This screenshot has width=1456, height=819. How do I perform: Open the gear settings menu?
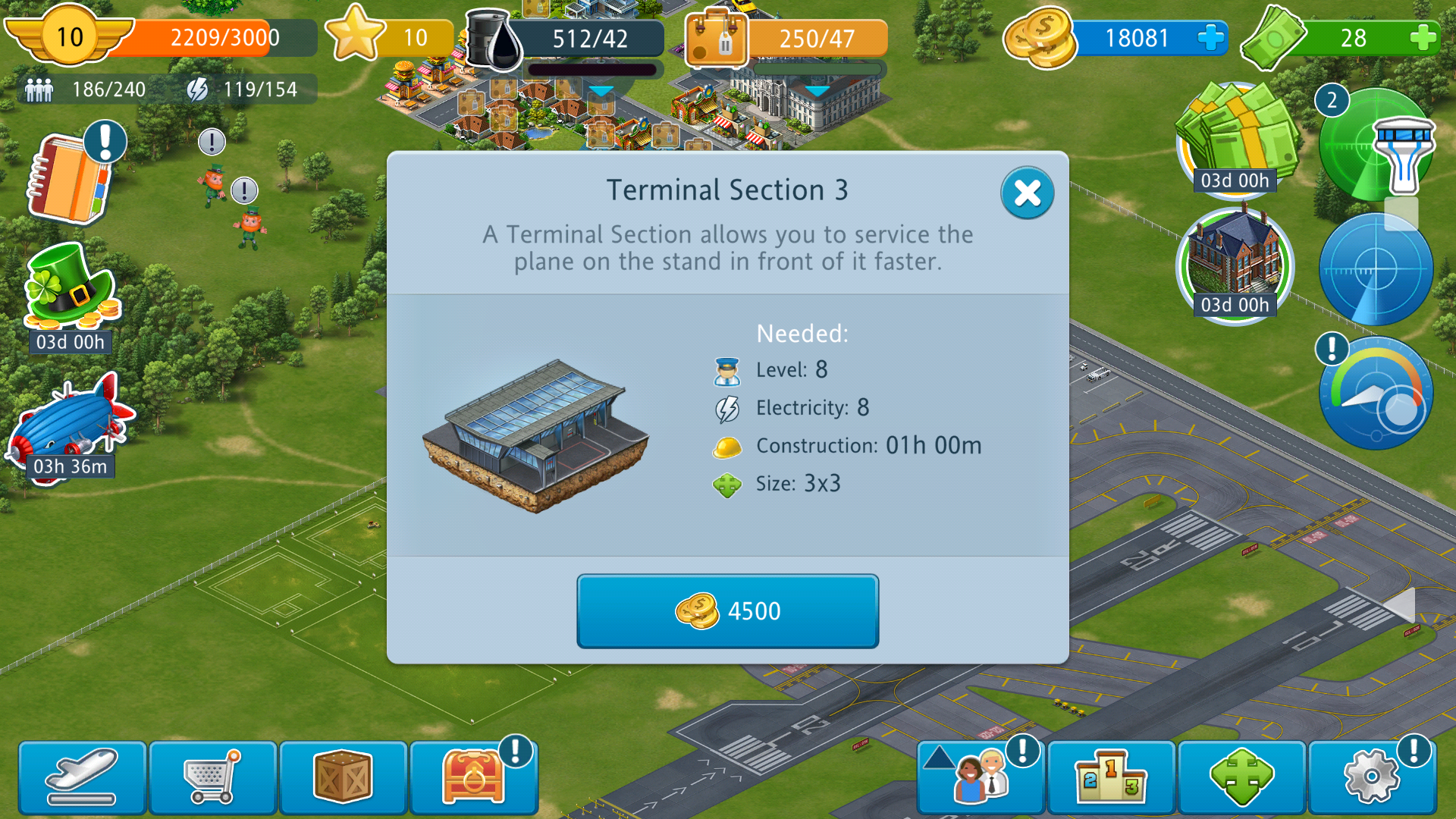click(x=1372, y=777)
